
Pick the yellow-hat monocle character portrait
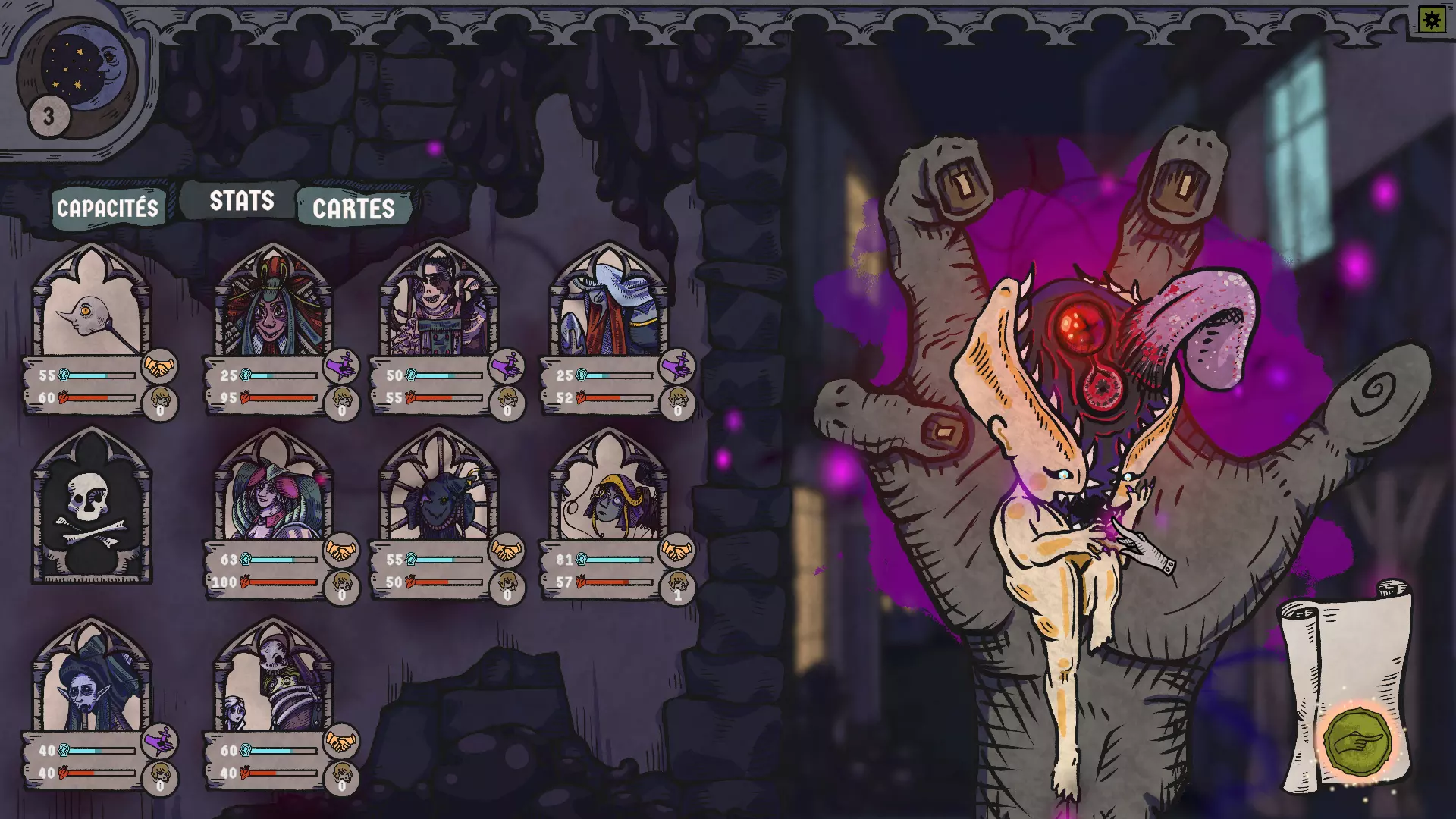pos(608,493)
